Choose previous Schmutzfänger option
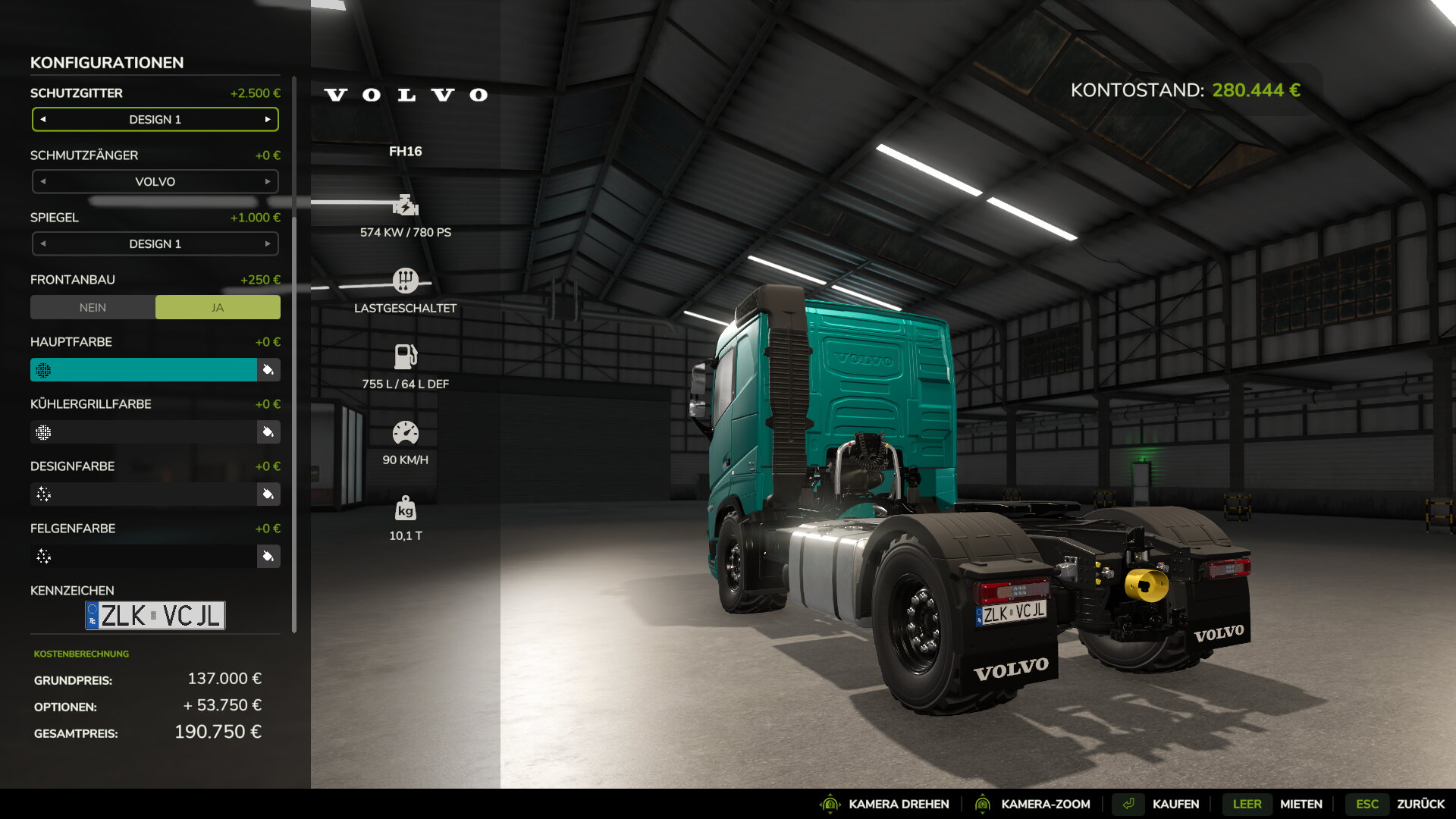This screenshot has height=819, width=1456. pos(43,182)
